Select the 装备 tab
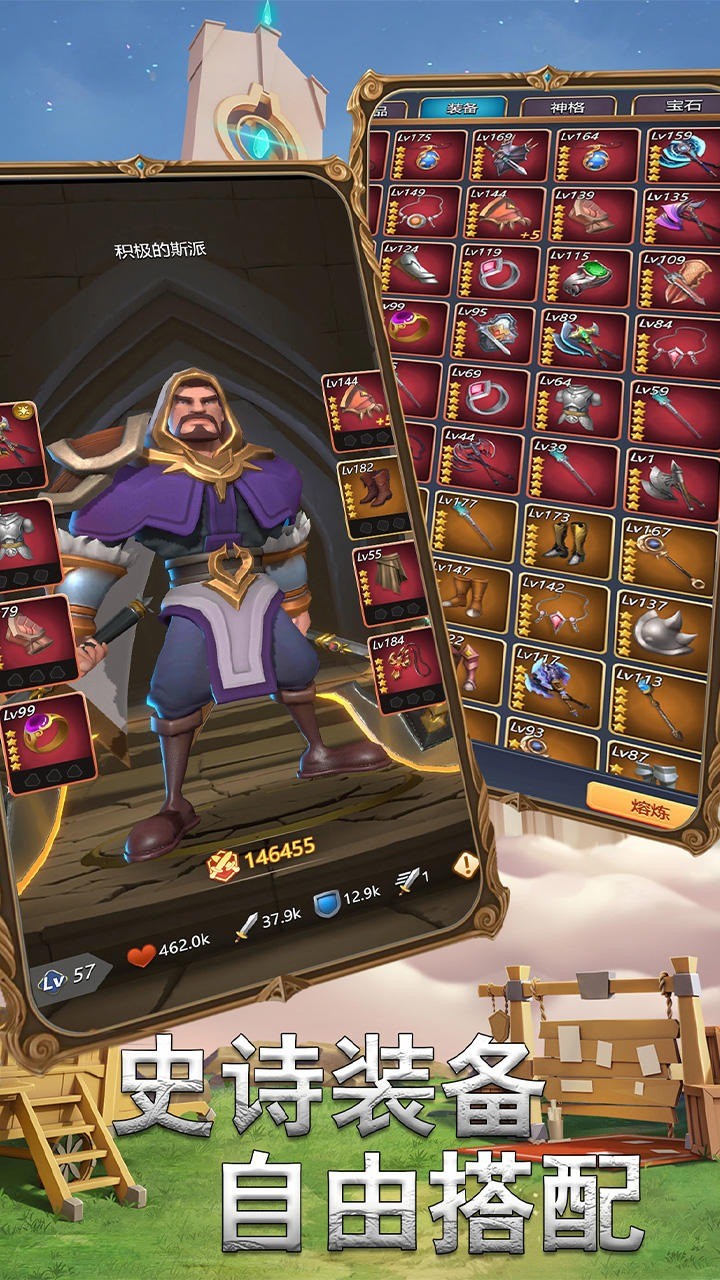 (462, 108)
